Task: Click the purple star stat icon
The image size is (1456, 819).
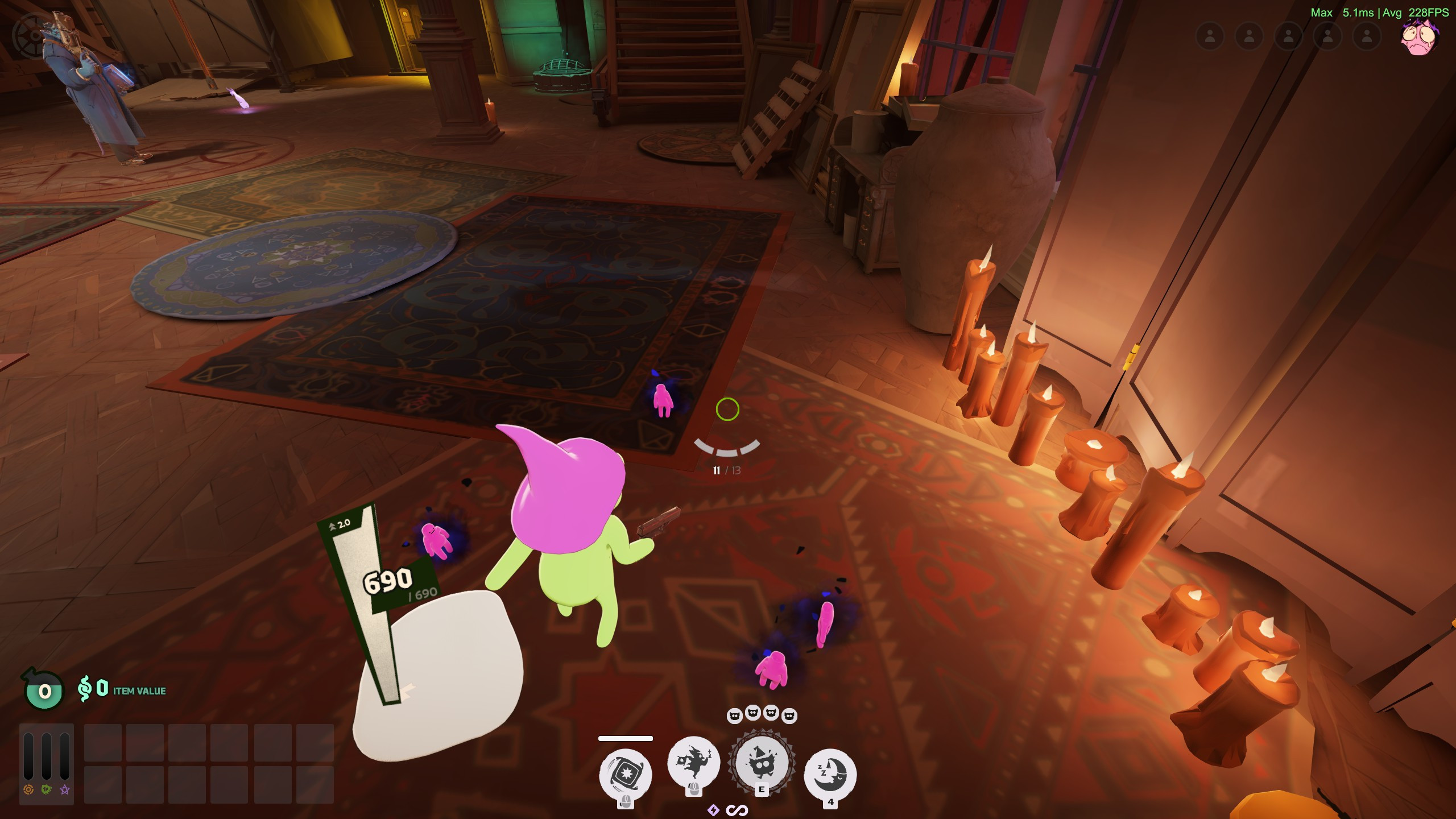Action: pos(65,789)
